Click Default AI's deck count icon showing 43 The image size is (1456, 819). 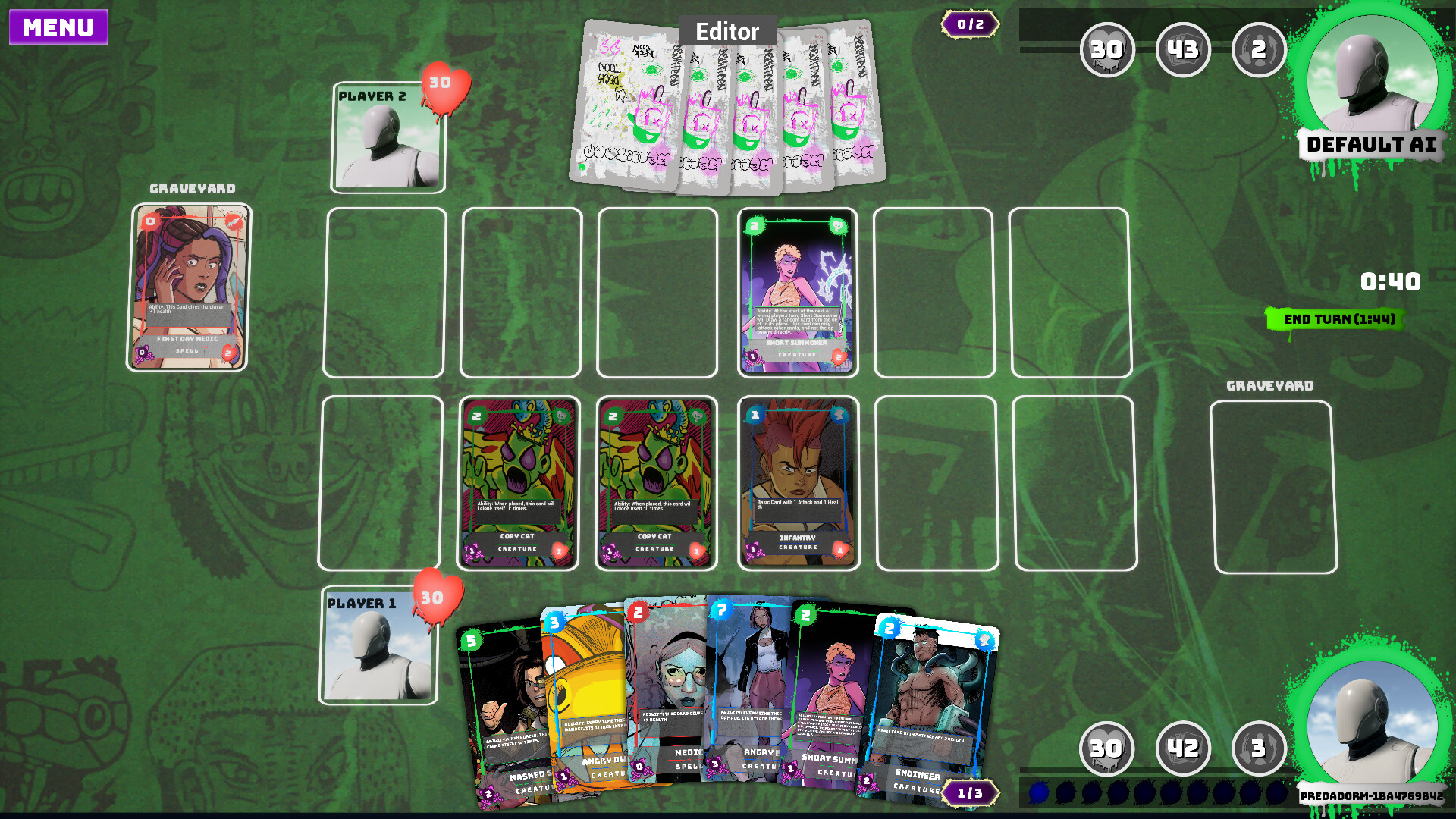click(x=1183, y=50)
